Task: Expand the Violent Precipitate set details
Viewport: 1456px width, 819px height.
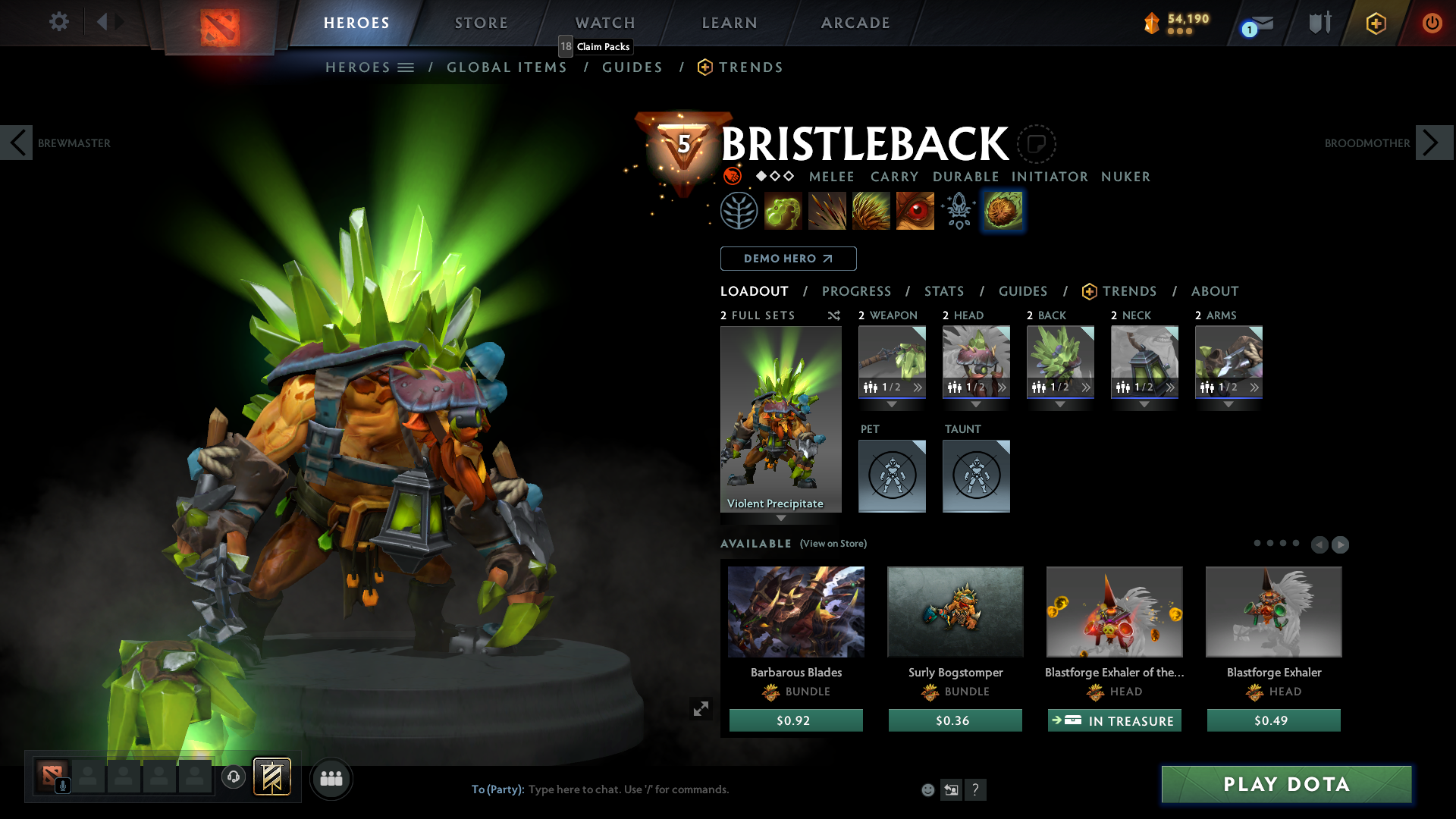Action: [x=781, y=519]
